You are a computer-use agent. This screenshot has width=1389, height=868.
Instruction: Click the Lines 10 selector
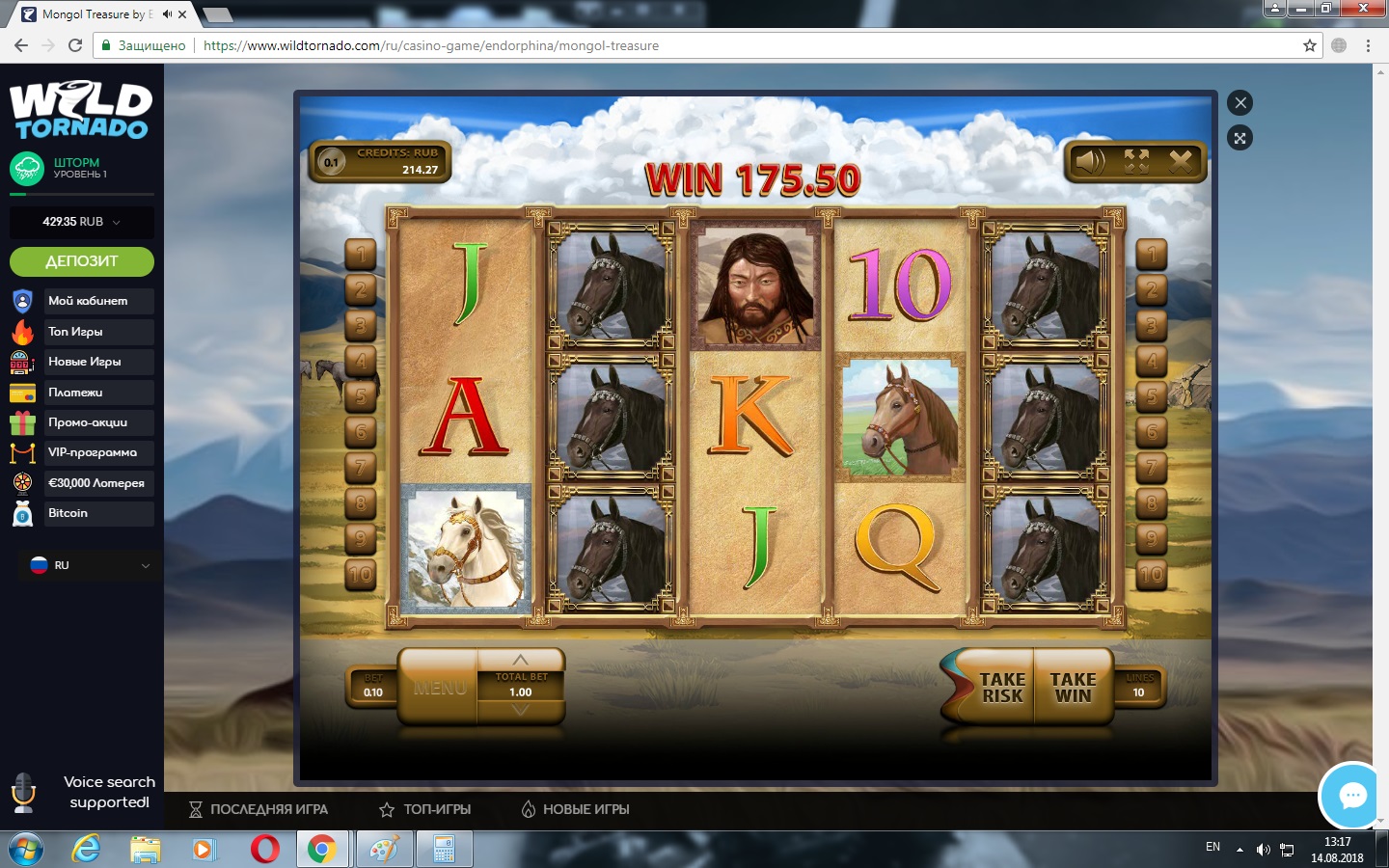point(1139,686)
